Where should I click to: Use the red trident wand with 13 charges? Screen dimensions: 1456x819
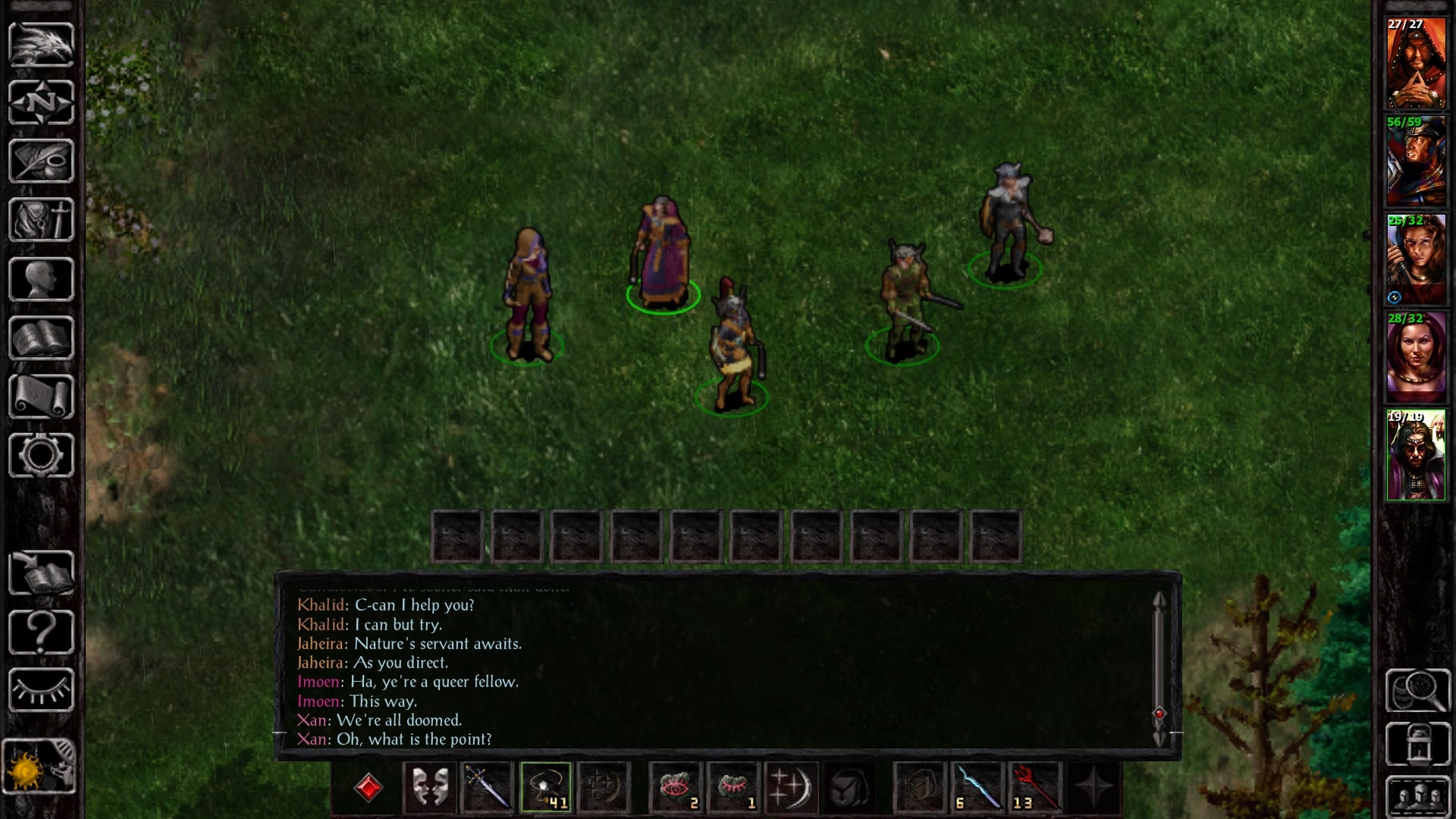tap(1034, 787)
